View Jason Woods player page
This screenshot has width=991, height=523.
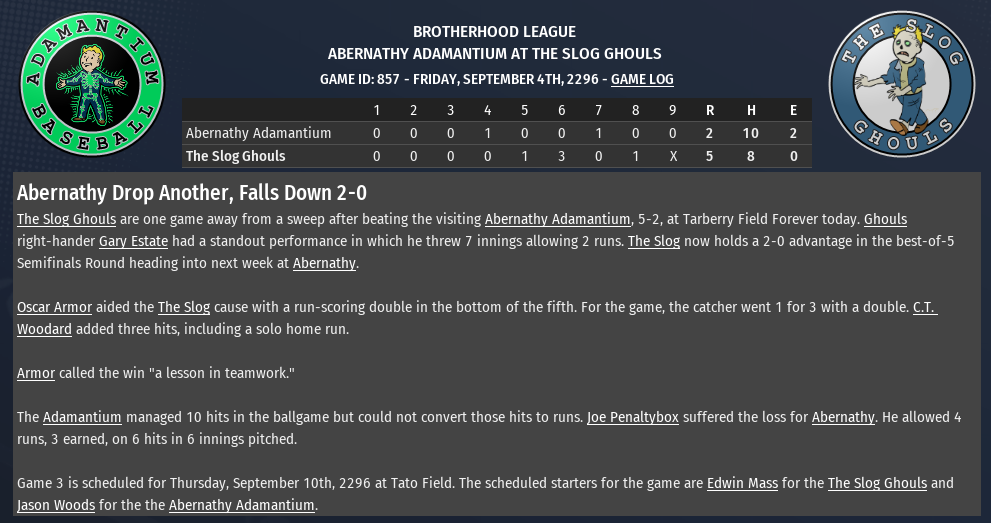[56, 505]
